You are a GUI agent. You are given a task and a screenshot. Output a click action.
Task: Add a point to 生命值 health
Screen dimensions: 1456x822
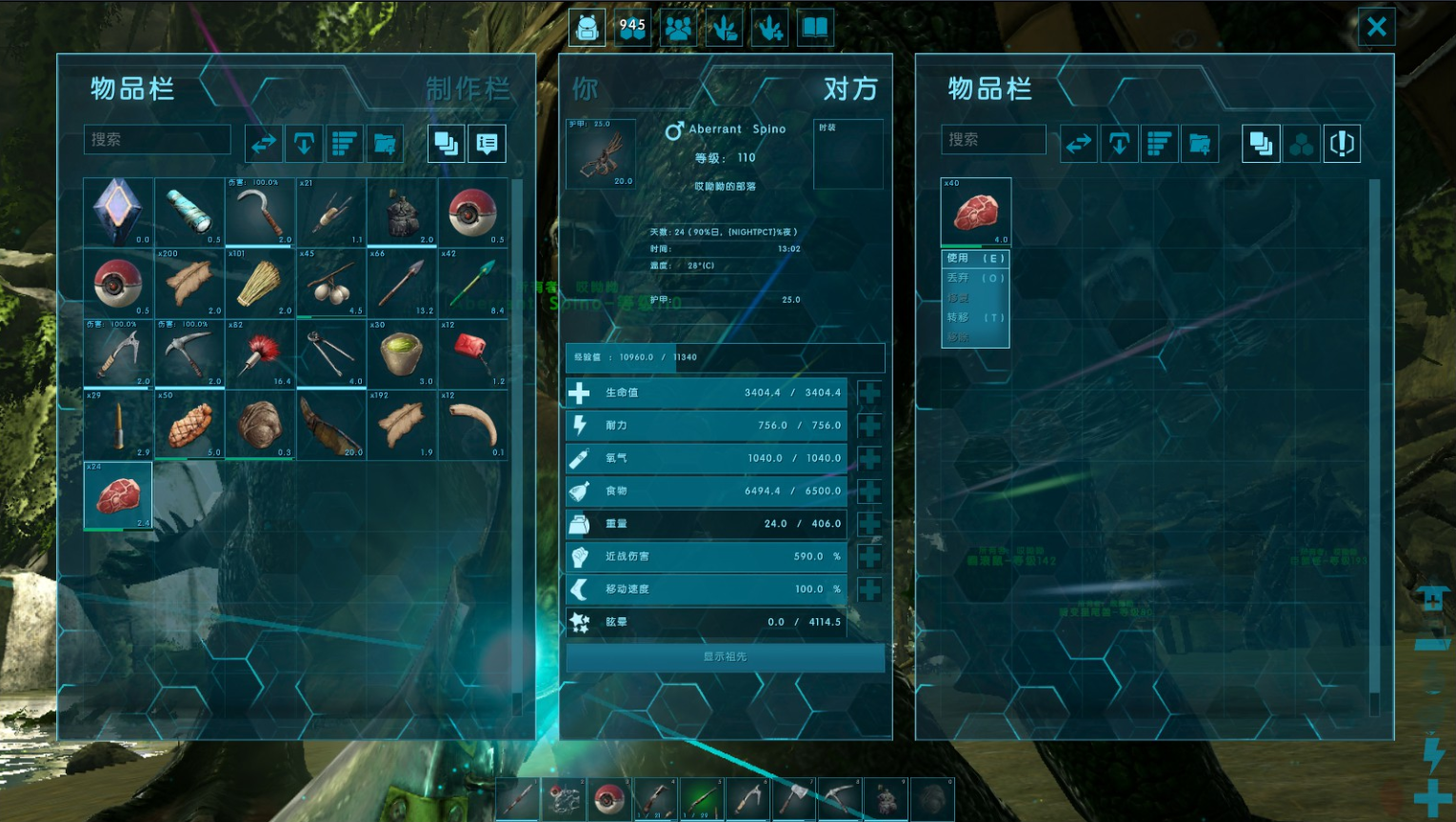(868, 392)
